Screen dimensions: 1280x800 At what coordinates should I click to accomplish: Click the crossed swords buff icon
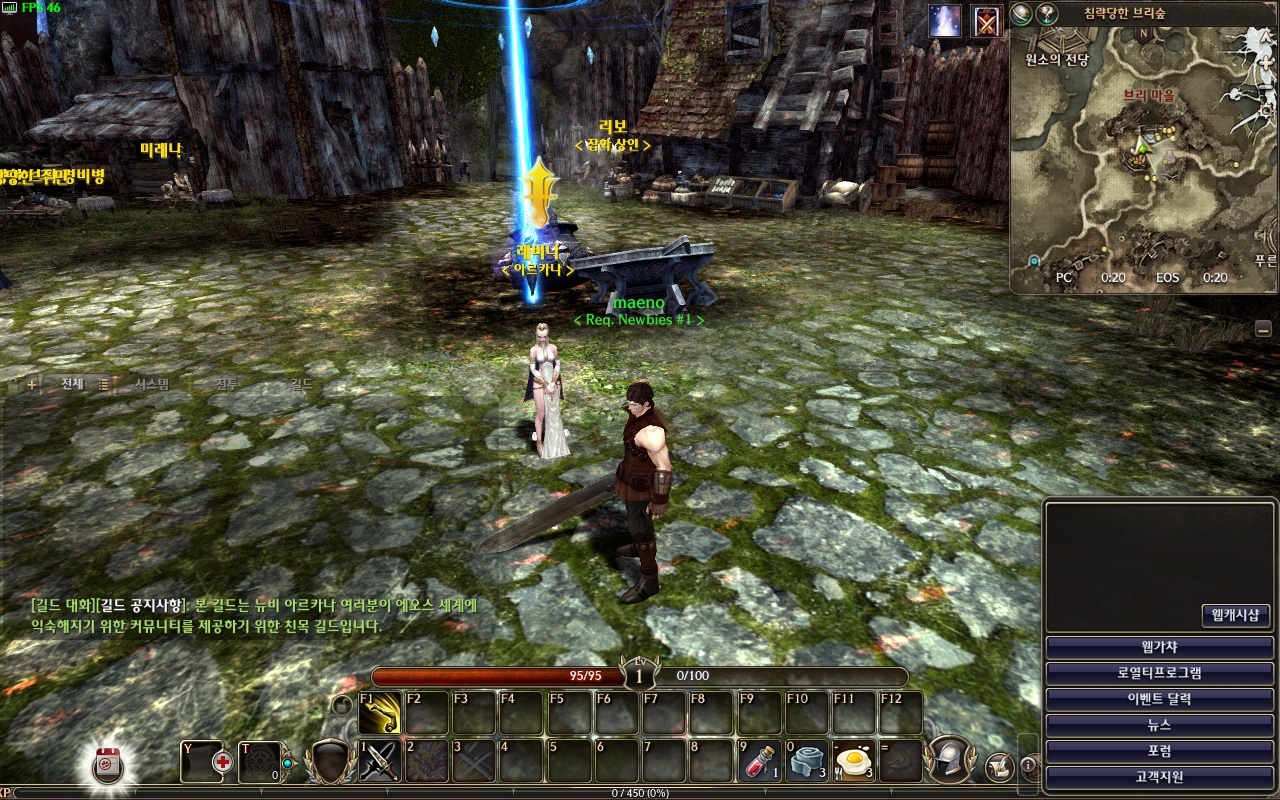click(987, 21)
